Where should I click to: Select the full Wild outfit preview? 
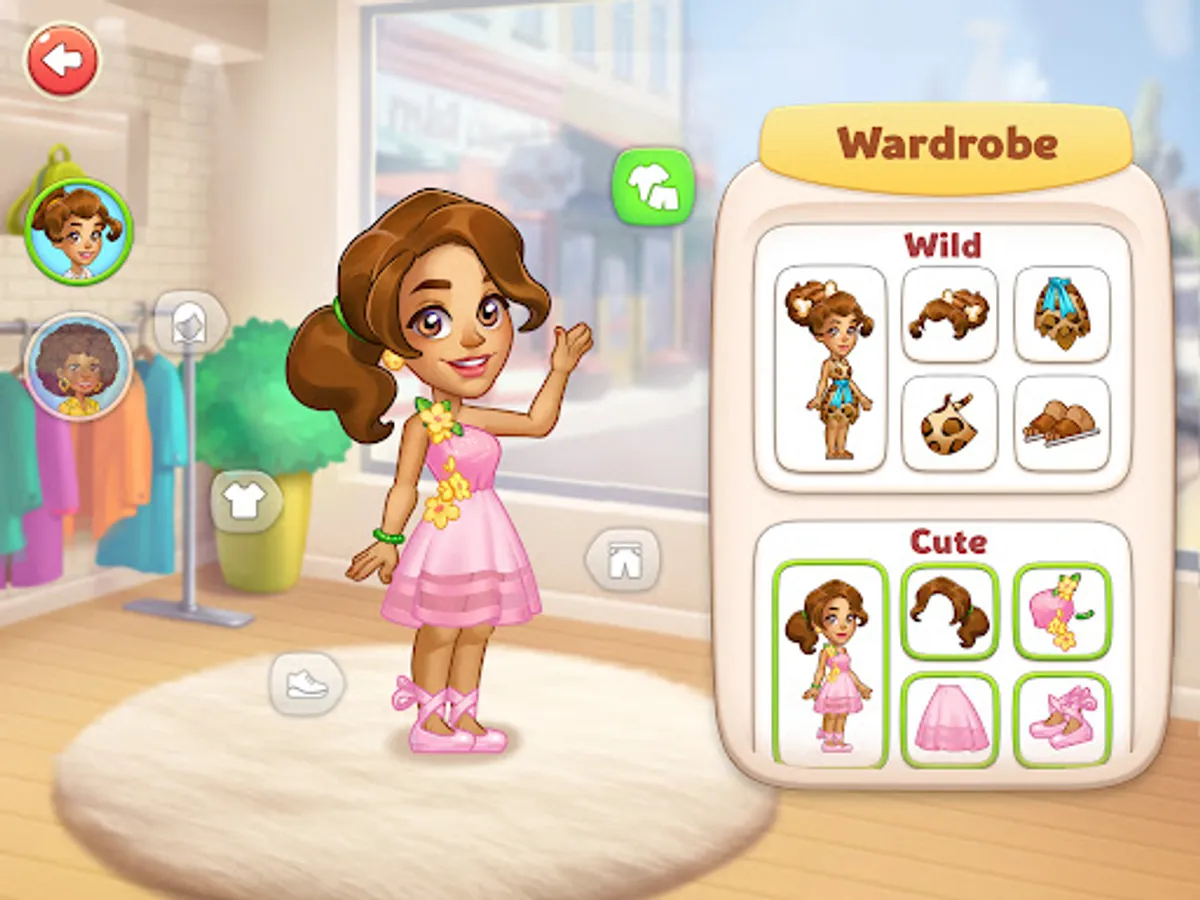(x=831, y=368)
